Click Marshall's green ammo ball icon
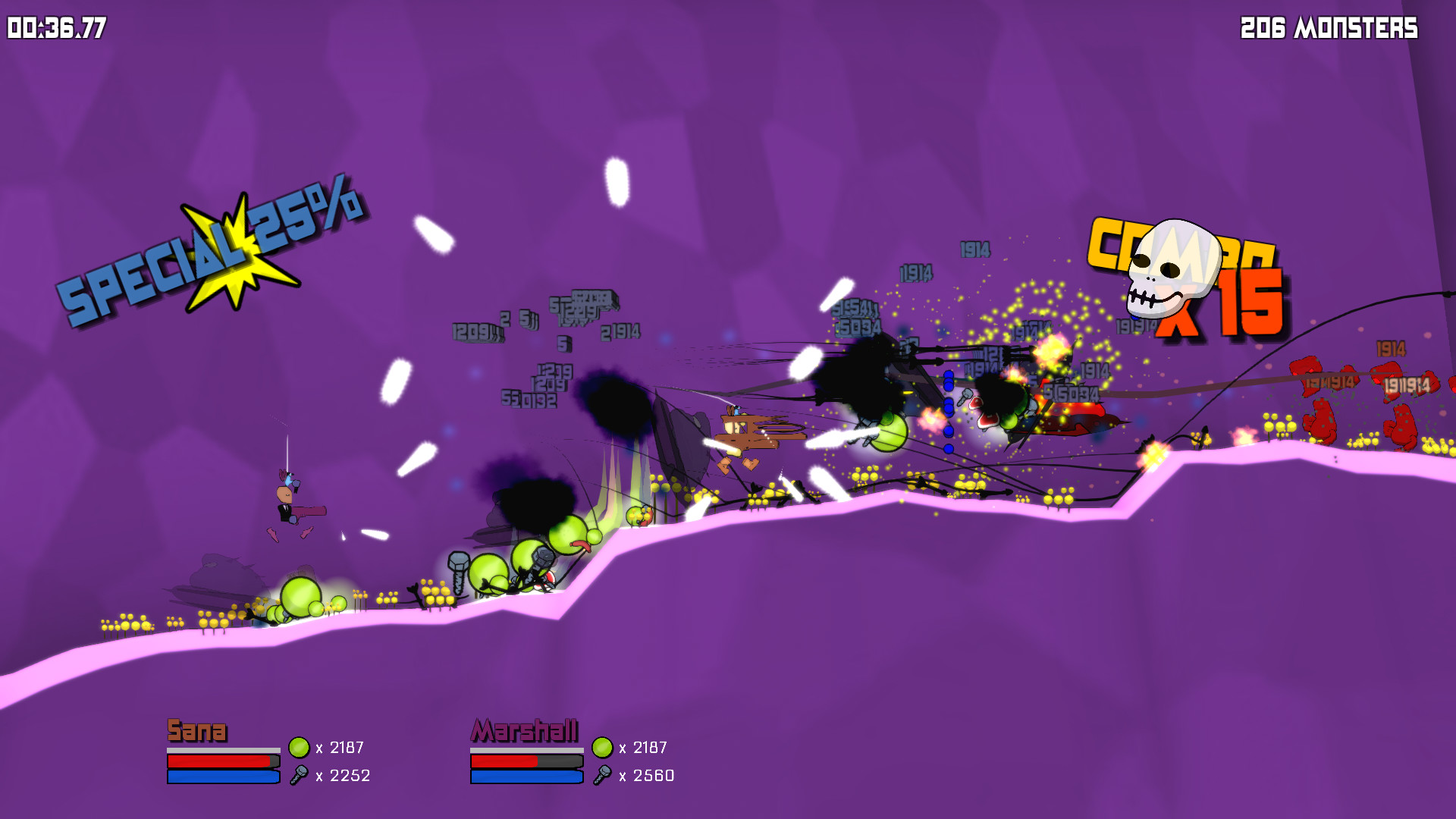 pos(601,748)
